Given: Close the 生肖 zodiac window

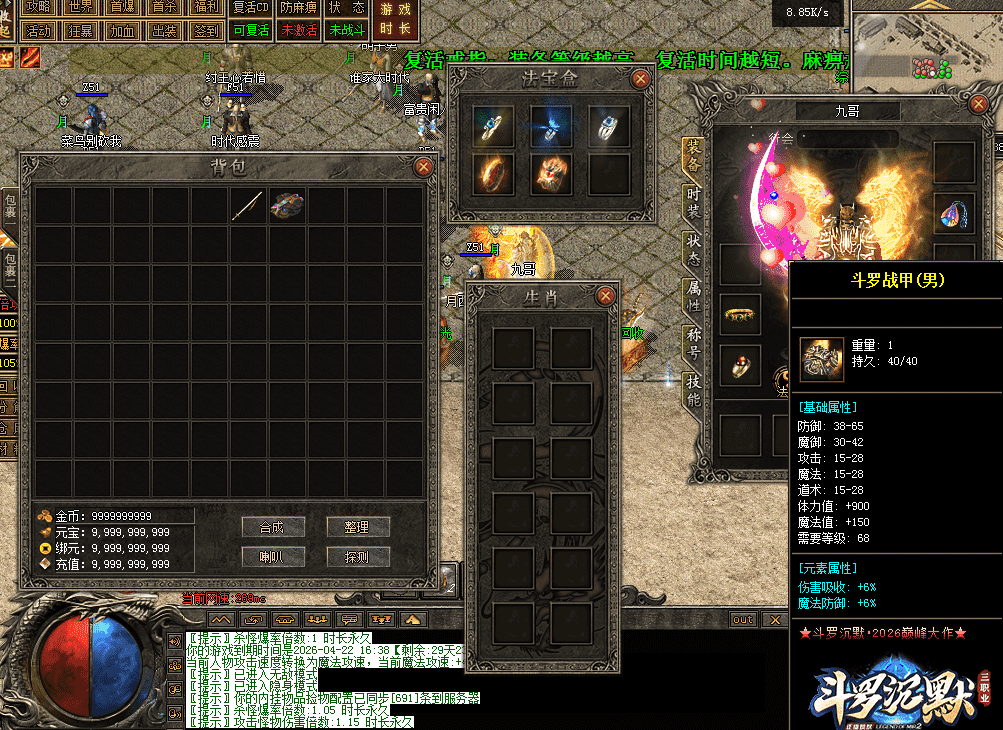Looking at the screenshot, I should pos(605,296).
